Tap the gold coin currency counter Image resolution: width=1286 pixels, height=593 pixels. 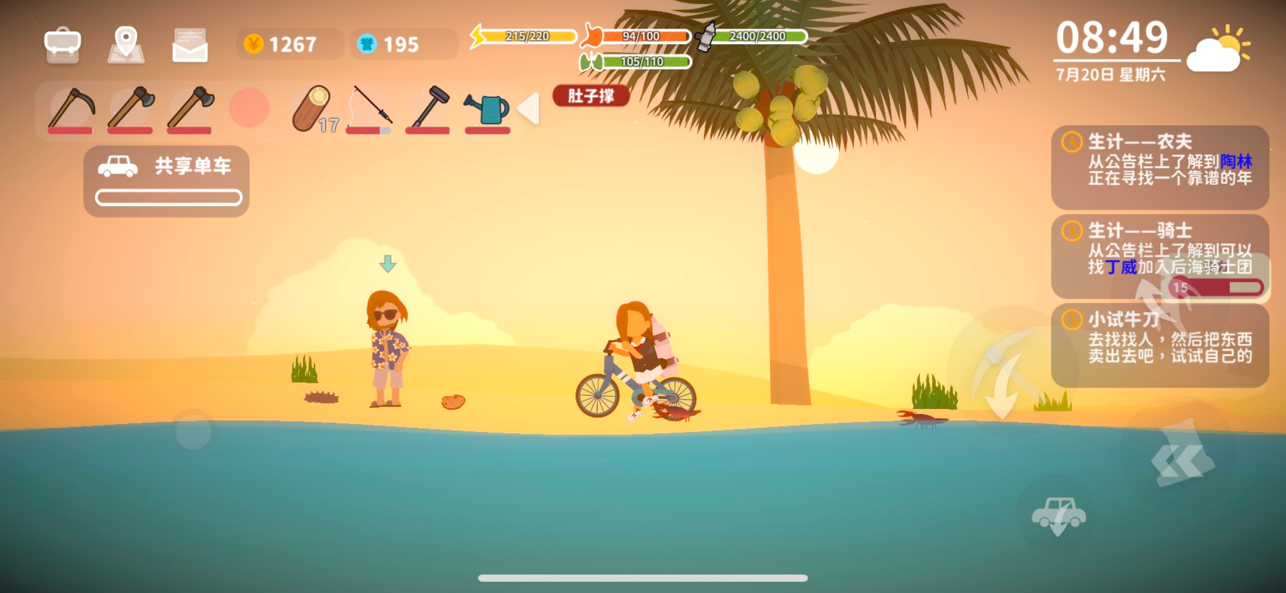(289, 44)
